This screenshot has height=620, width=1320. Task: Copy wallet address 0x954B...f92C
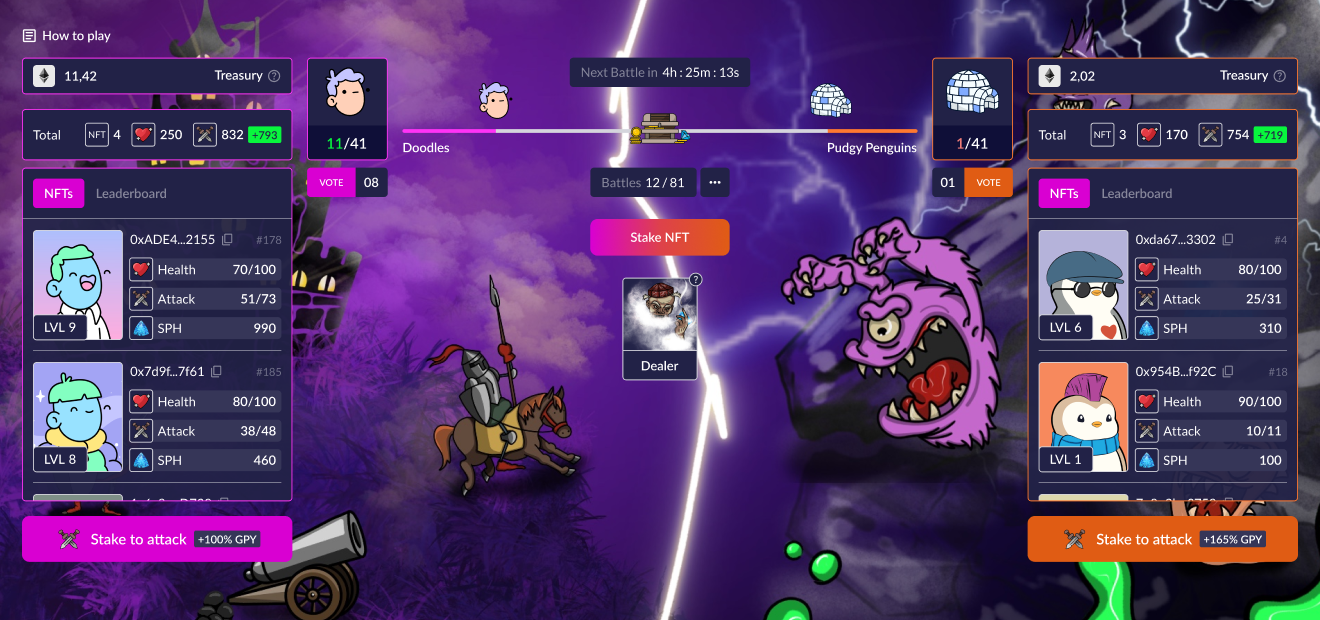click(1229, 372)
